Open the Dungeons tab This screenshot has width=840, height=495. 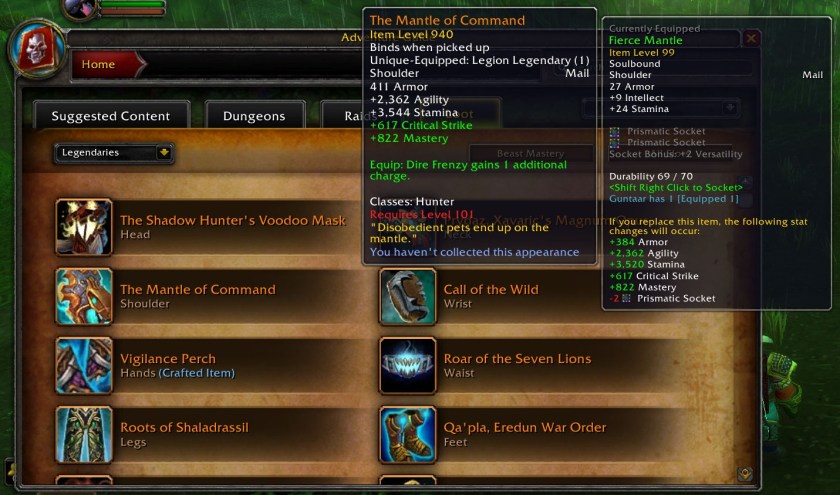(x=254, y=116)
